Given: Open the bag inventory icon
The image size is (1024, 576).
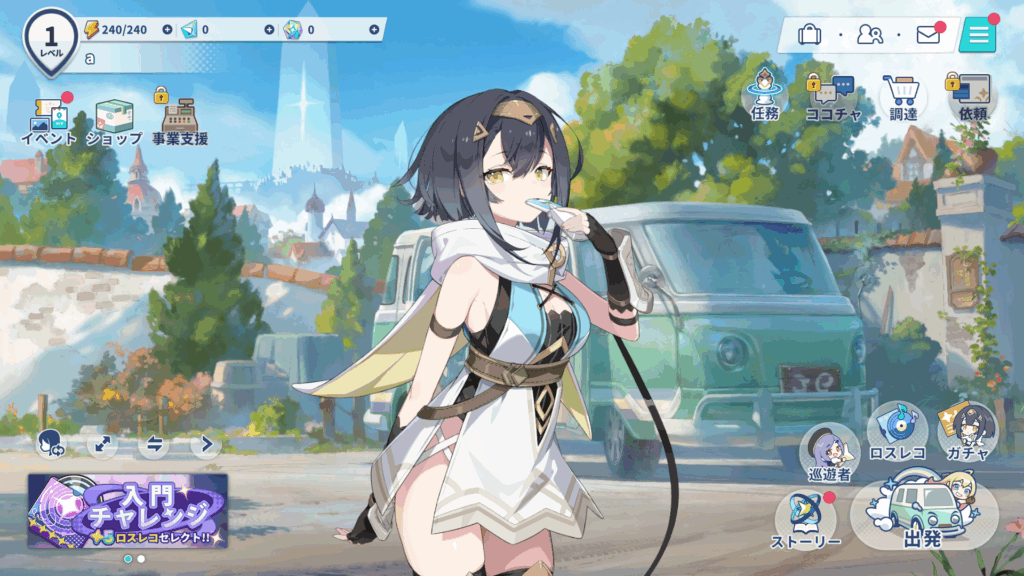Looking at the screenshot, I should tap(809, 36).
